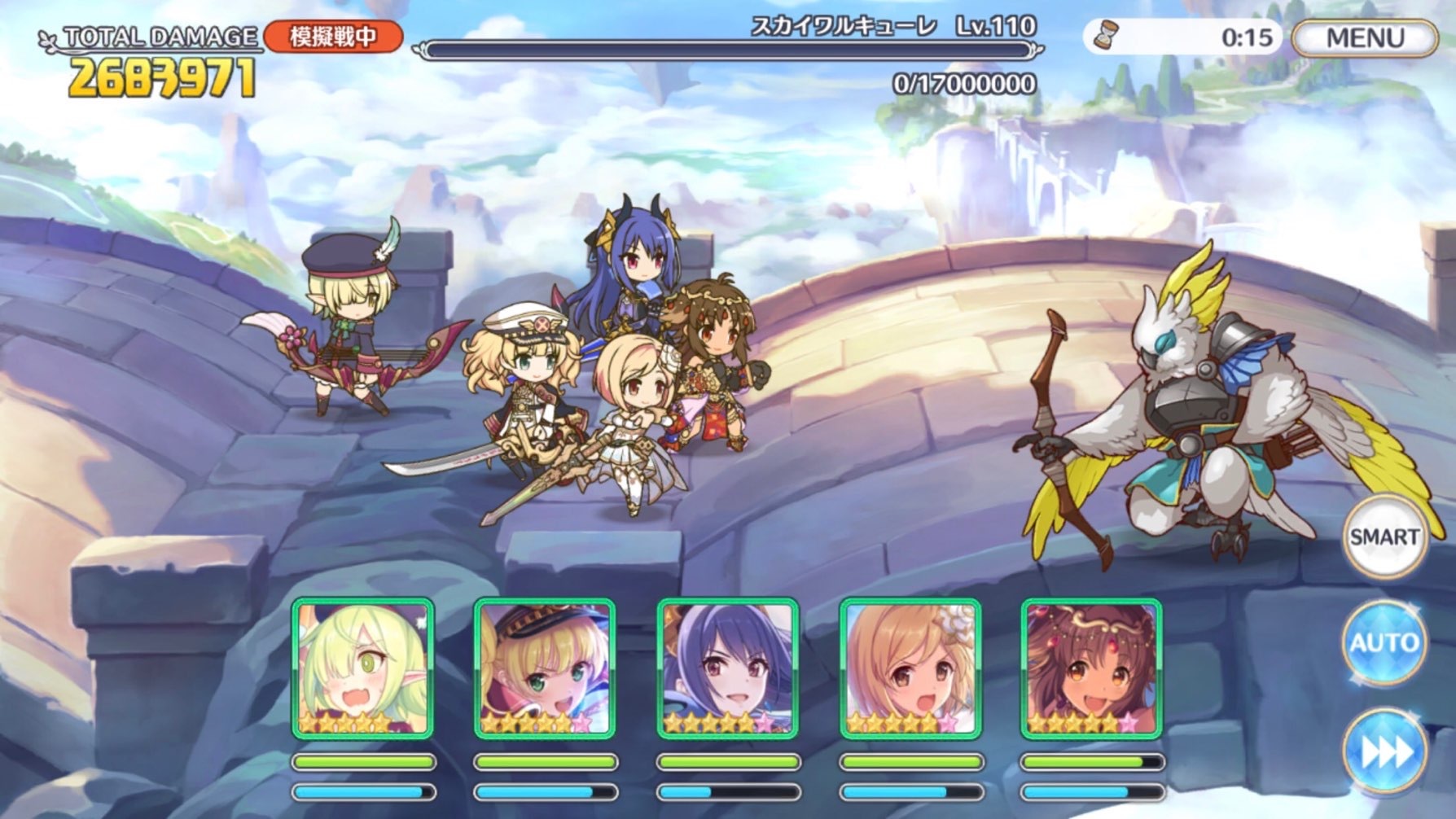Choose the peach-haired girl with white flower portrait
The image size is (1456, 819).
click(910, 668)
